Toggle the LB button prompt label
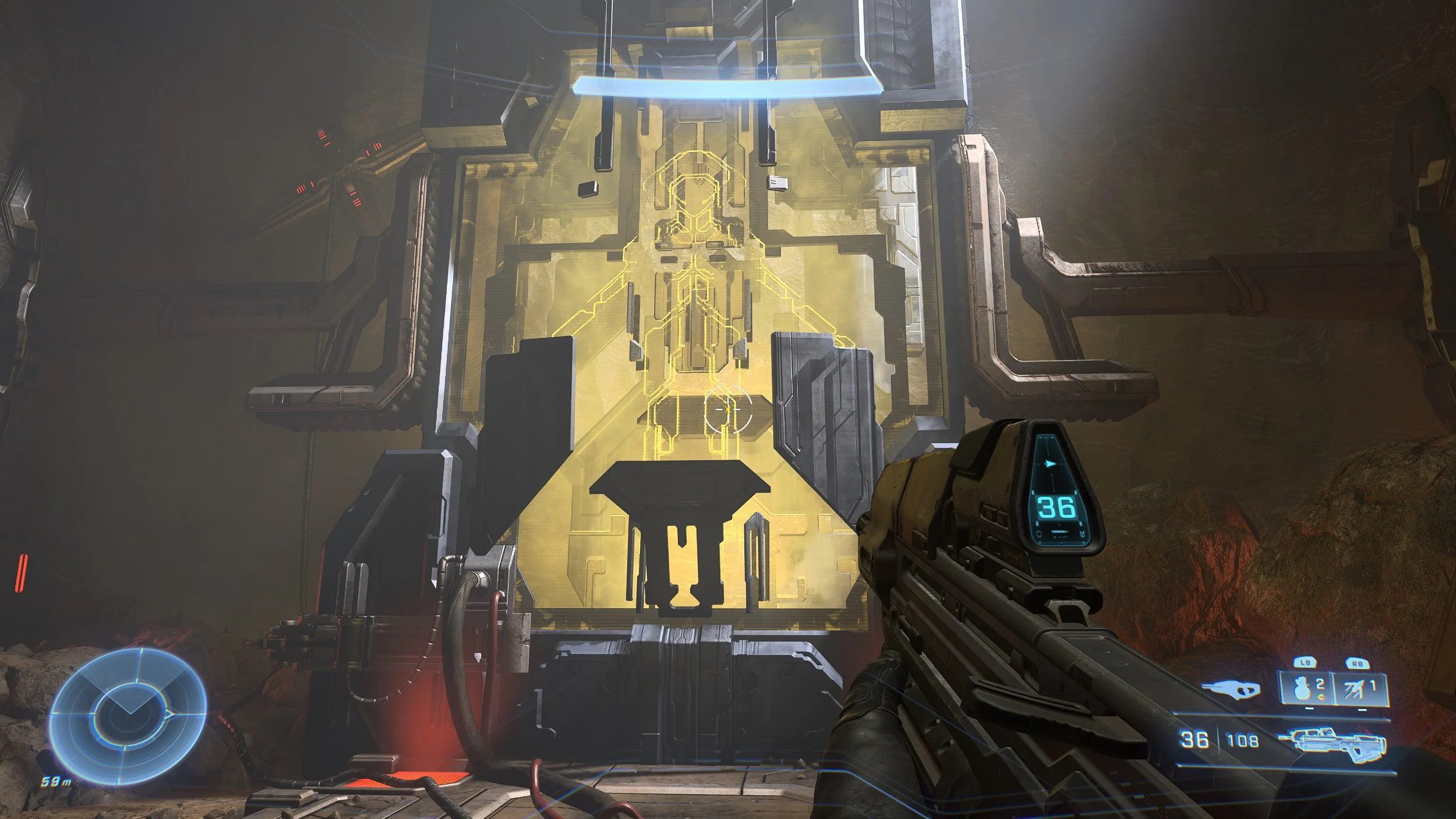Screen dimensions: 1456x819 coord(1305,662)
